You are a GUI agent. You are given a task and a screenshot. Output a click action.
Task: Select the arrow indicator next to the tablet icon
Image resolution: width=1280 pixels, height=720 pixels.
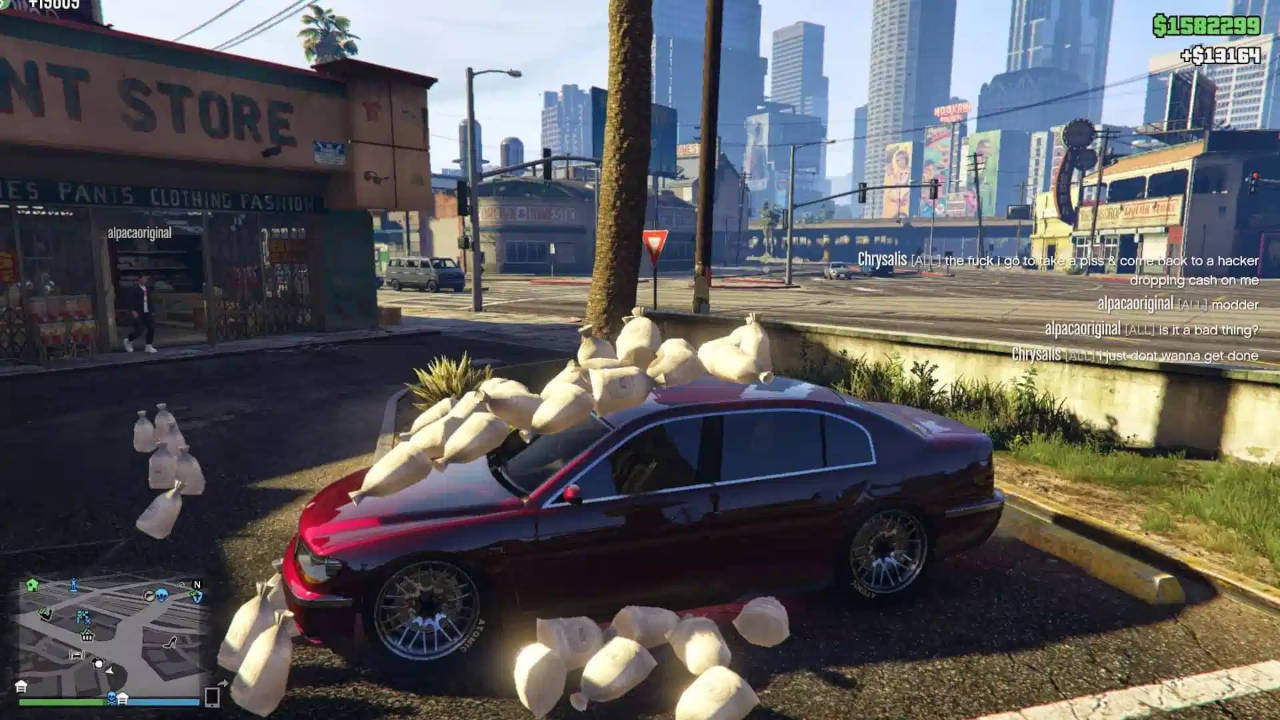tap(224, 682)
